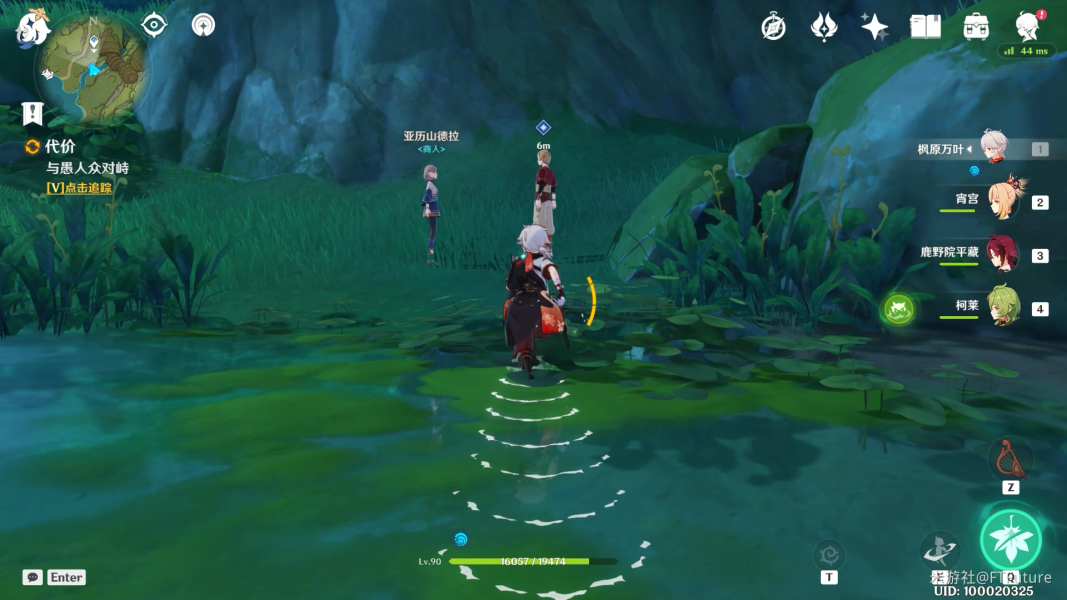Open the chat speech bubble

(x=33, y=577)
